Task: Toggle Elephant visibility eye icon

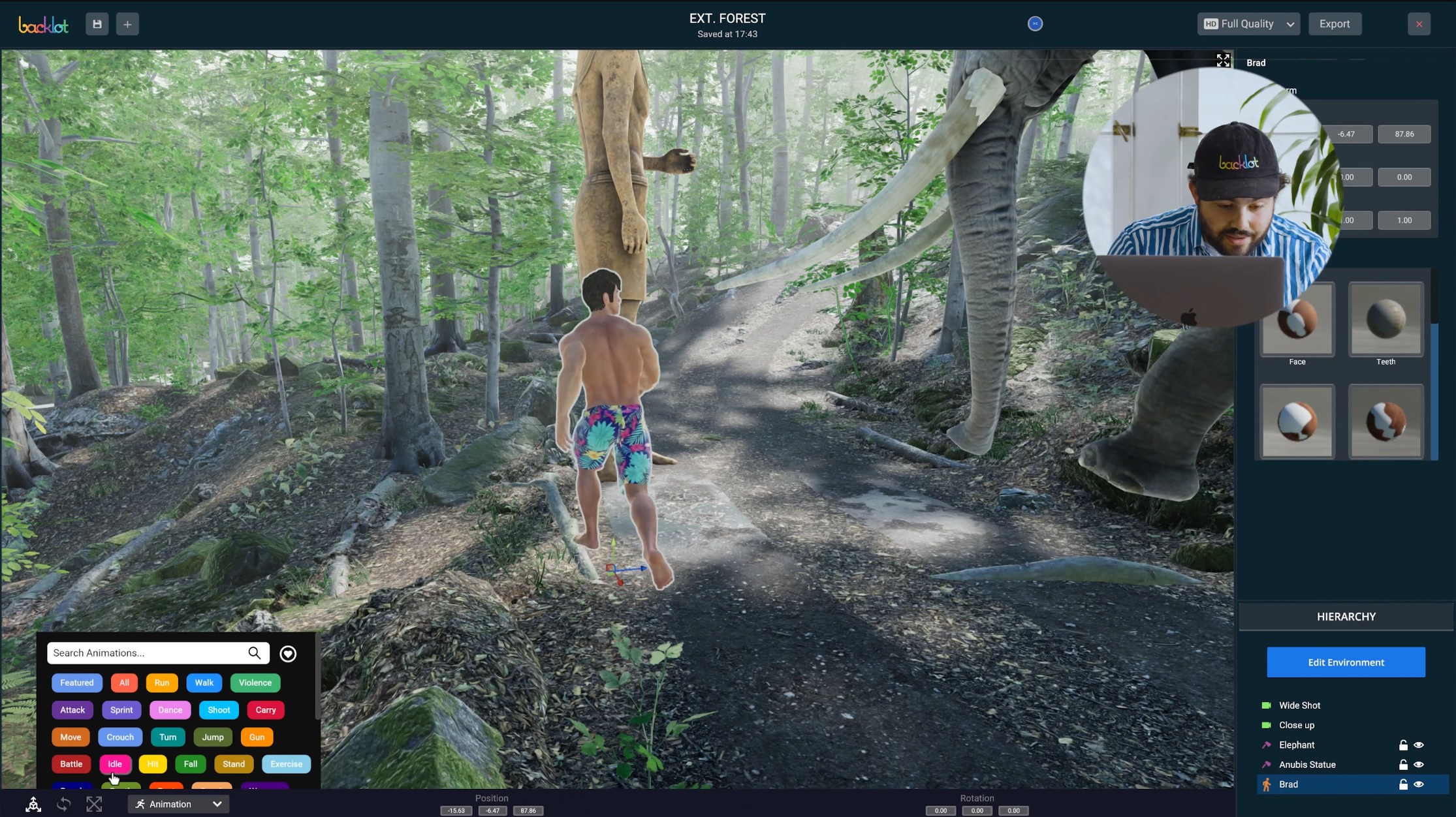Action: pyautogui.click(x=1418, y=745)
